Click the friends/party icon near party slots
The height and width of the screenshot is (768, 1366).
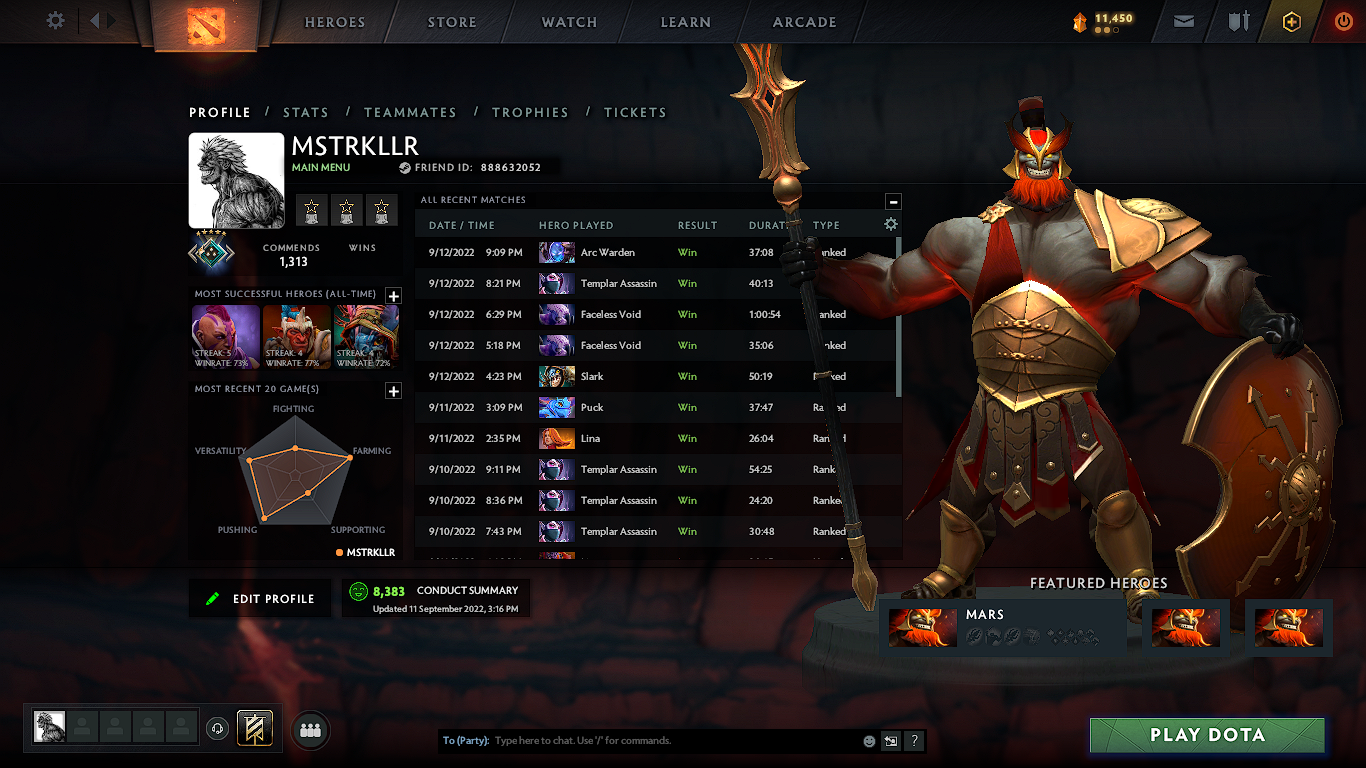309,730
